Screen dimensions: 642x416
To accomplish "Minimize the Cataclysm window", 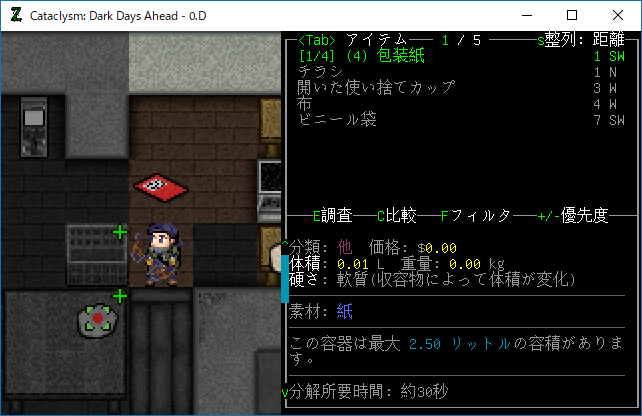I will [526, 15].
